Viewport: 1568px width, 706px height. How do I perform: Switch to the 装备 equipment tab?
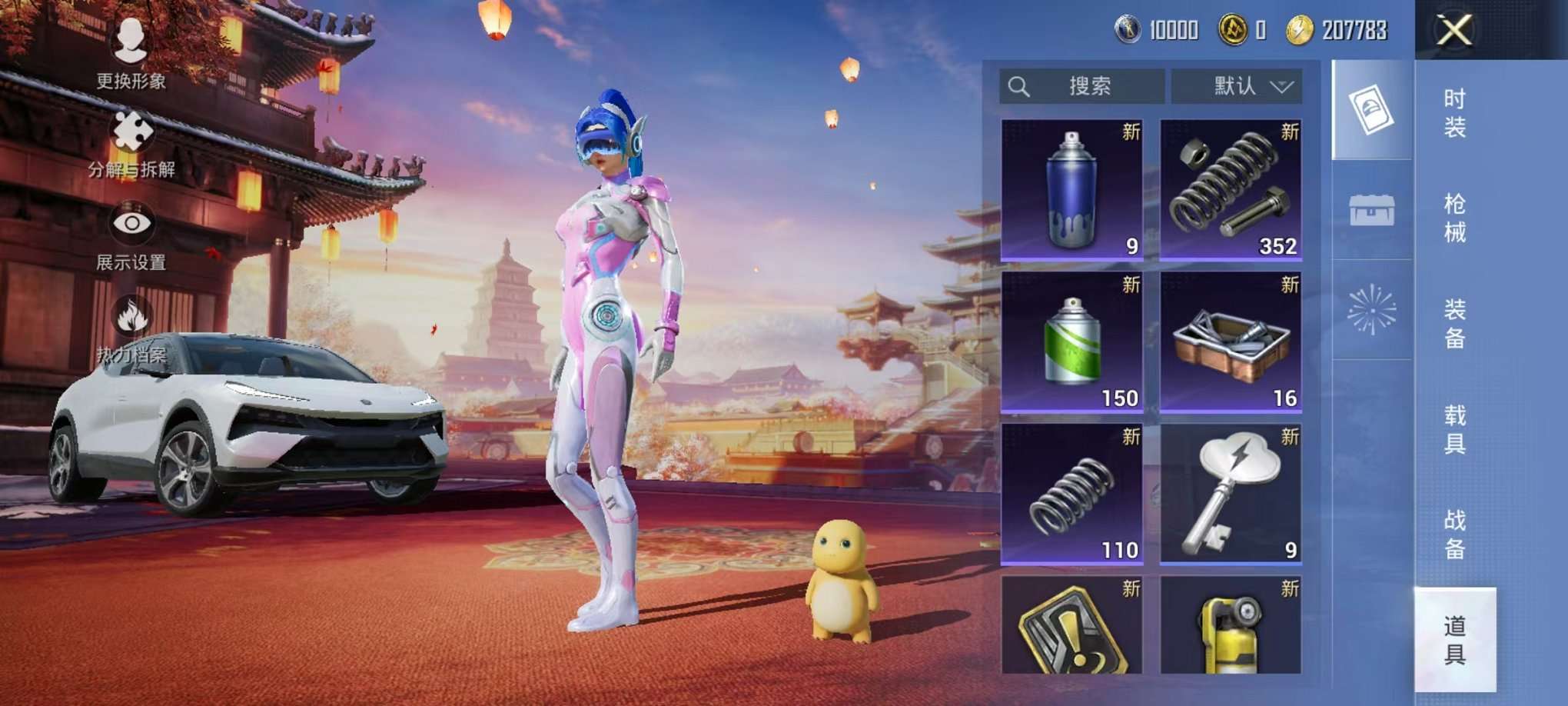pos(1454,324)
